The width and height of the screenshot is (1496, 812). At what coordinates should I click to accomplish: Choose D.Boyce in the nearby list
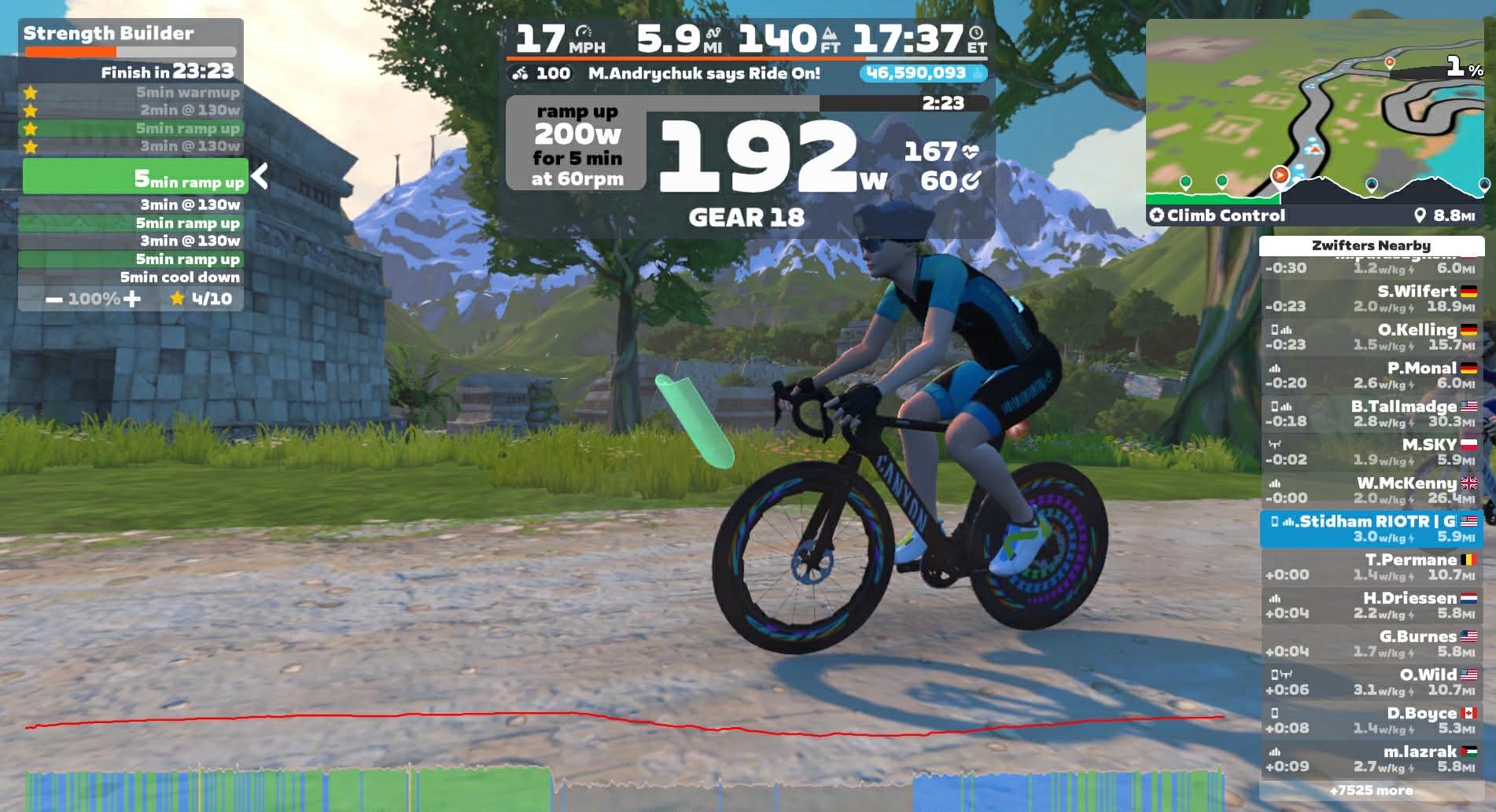[x=1372, y=721]
